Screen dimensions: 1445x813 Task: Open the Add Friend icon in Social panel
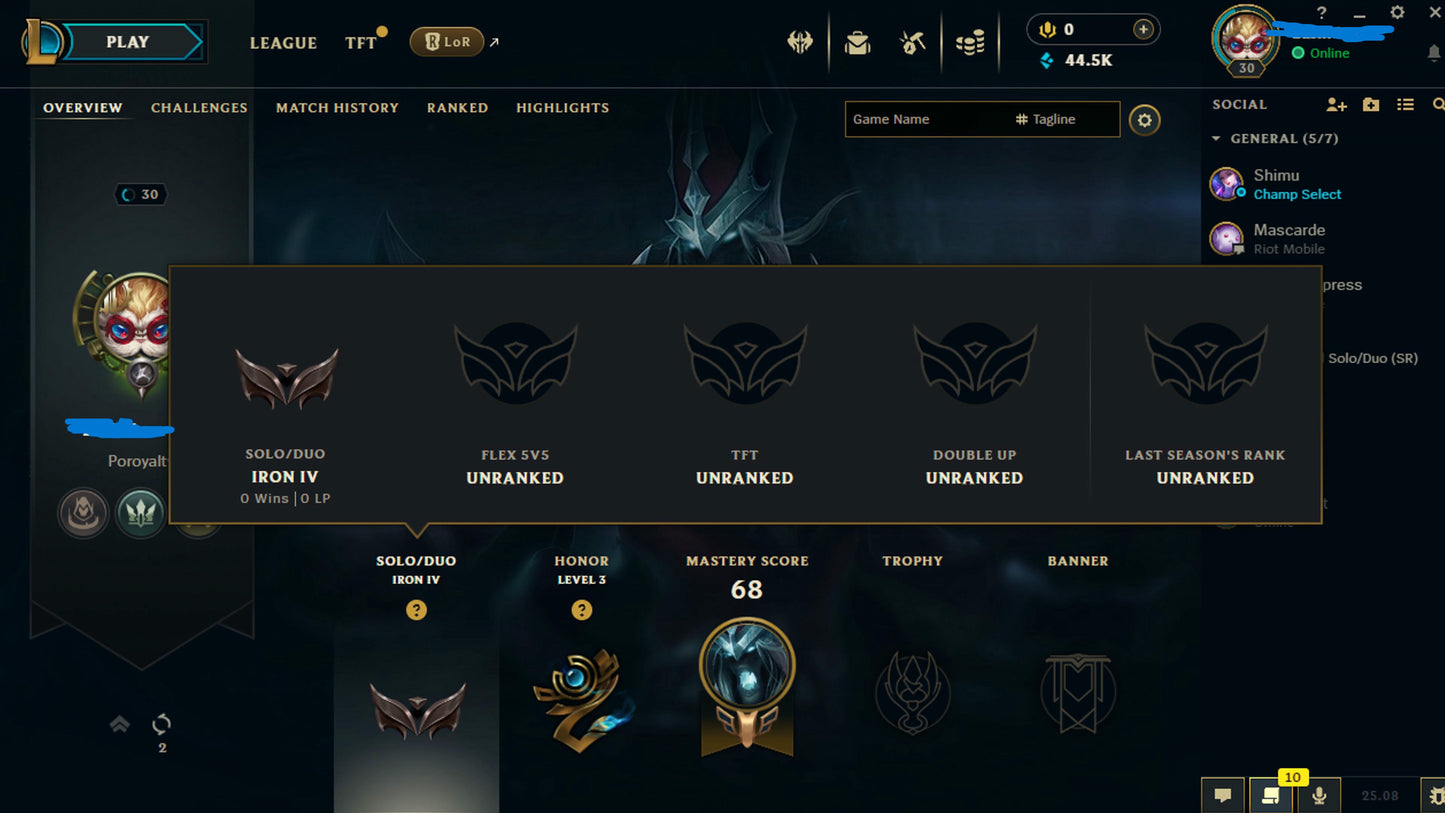coord(1336,103)
